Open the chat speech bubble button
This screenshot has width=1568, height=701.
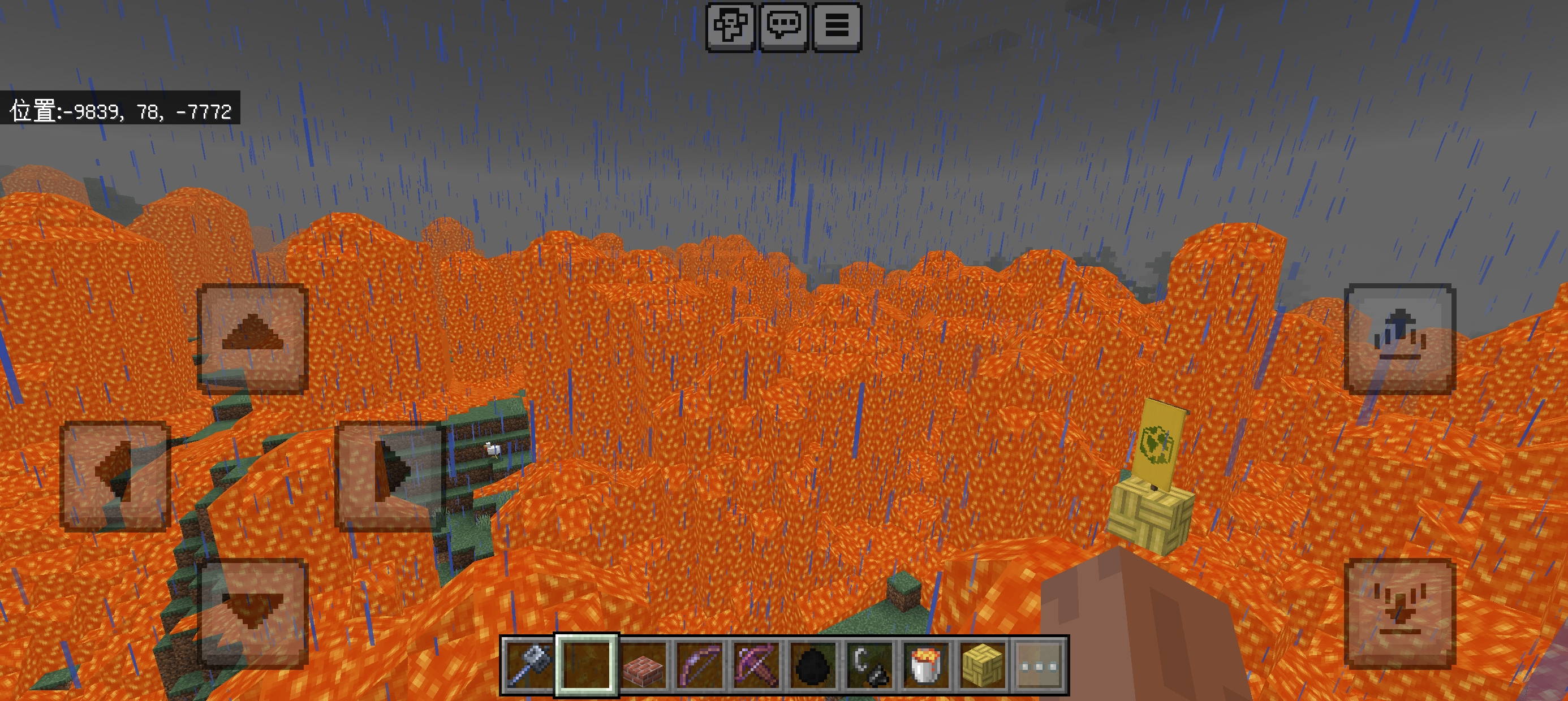point(784,27)
